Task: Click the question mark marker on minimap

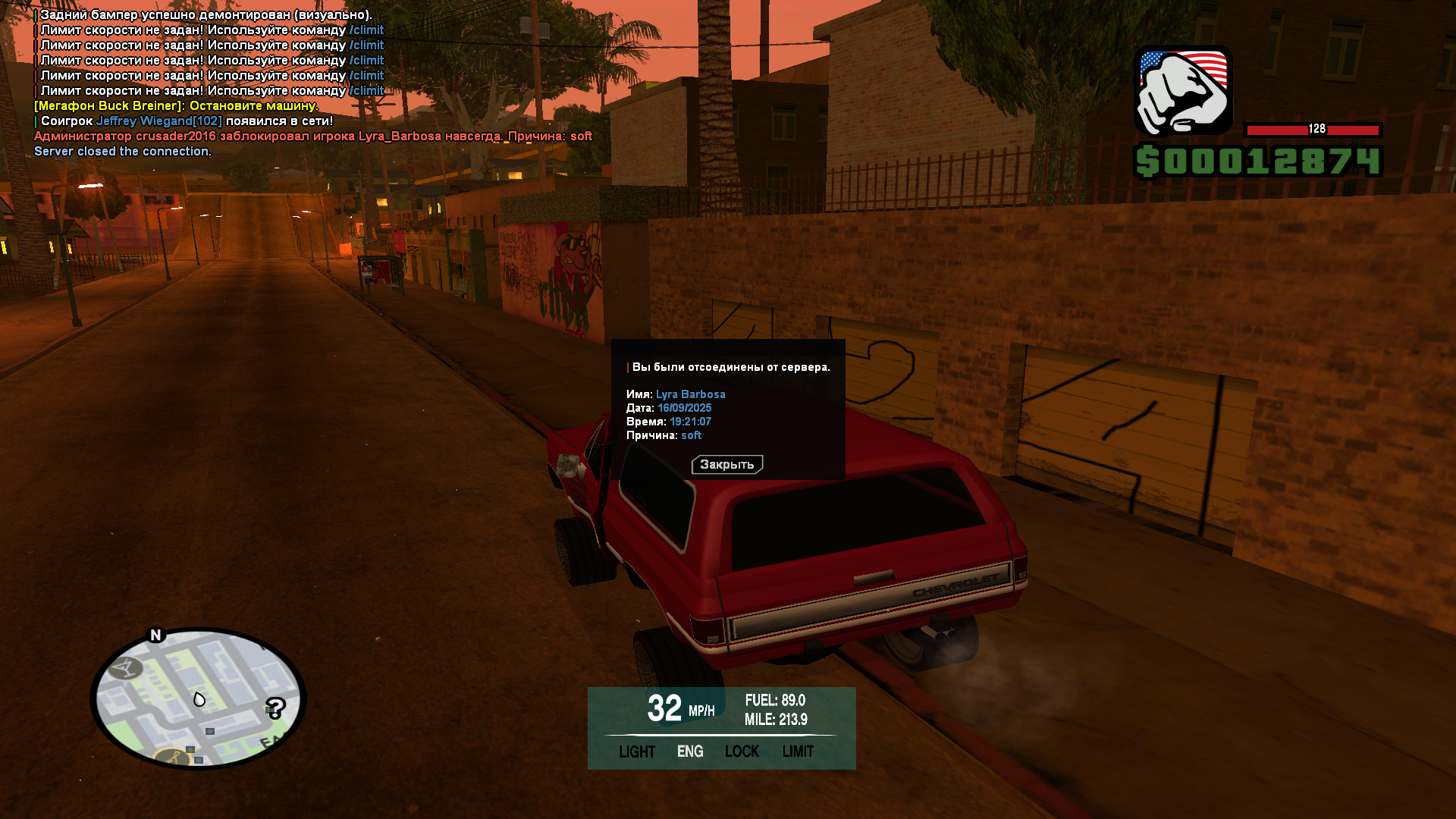Action: [275, 708]
